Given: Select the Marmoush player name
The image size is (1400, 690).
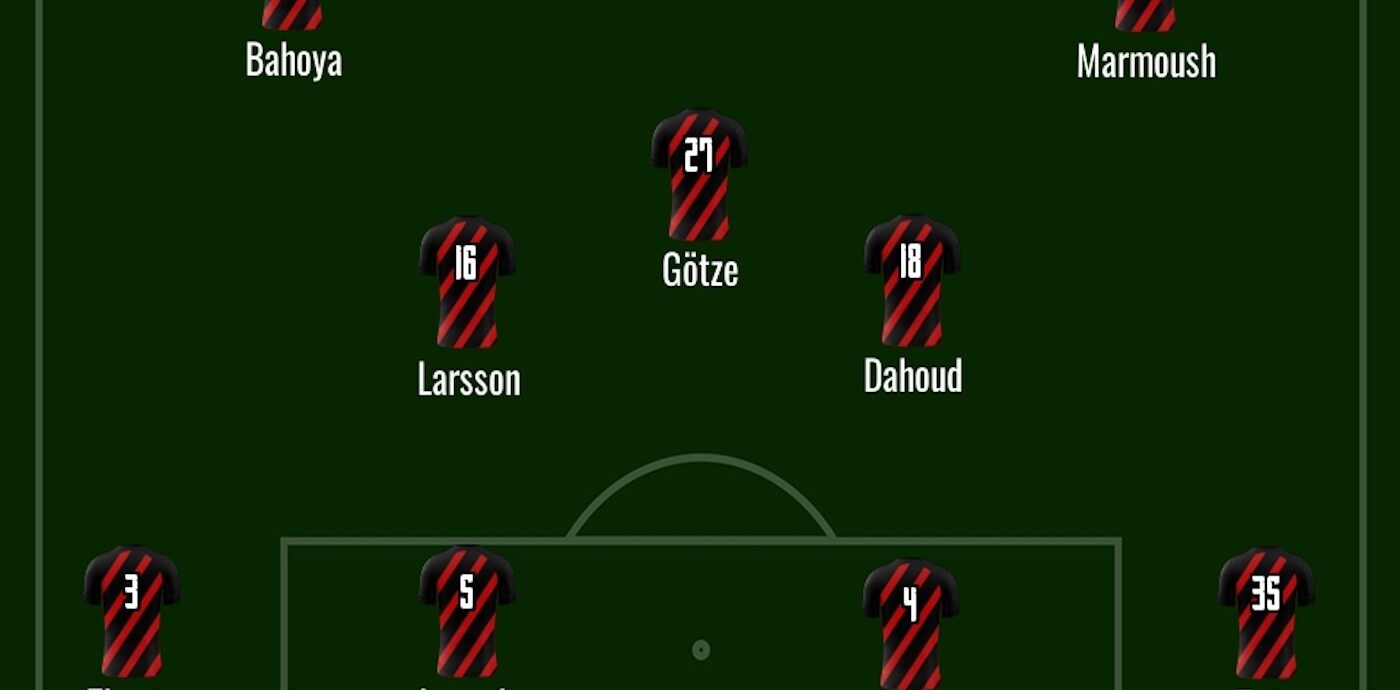Looking at the screenshot, I should tap(1146, 62).
